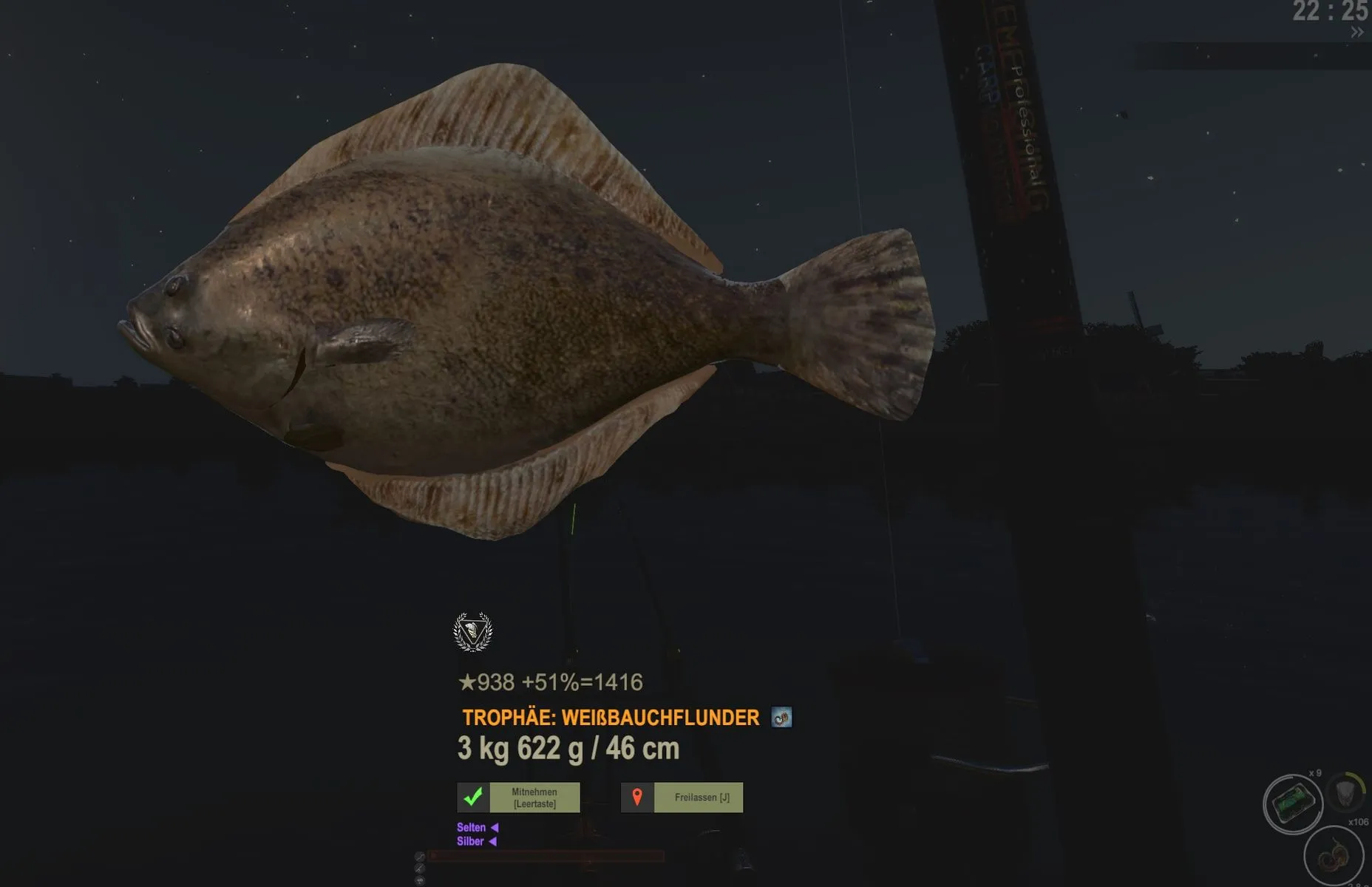Click the worm bait icon beside the fish name
The height and width of the screenshot is (887, 1372).
(781, 717)
